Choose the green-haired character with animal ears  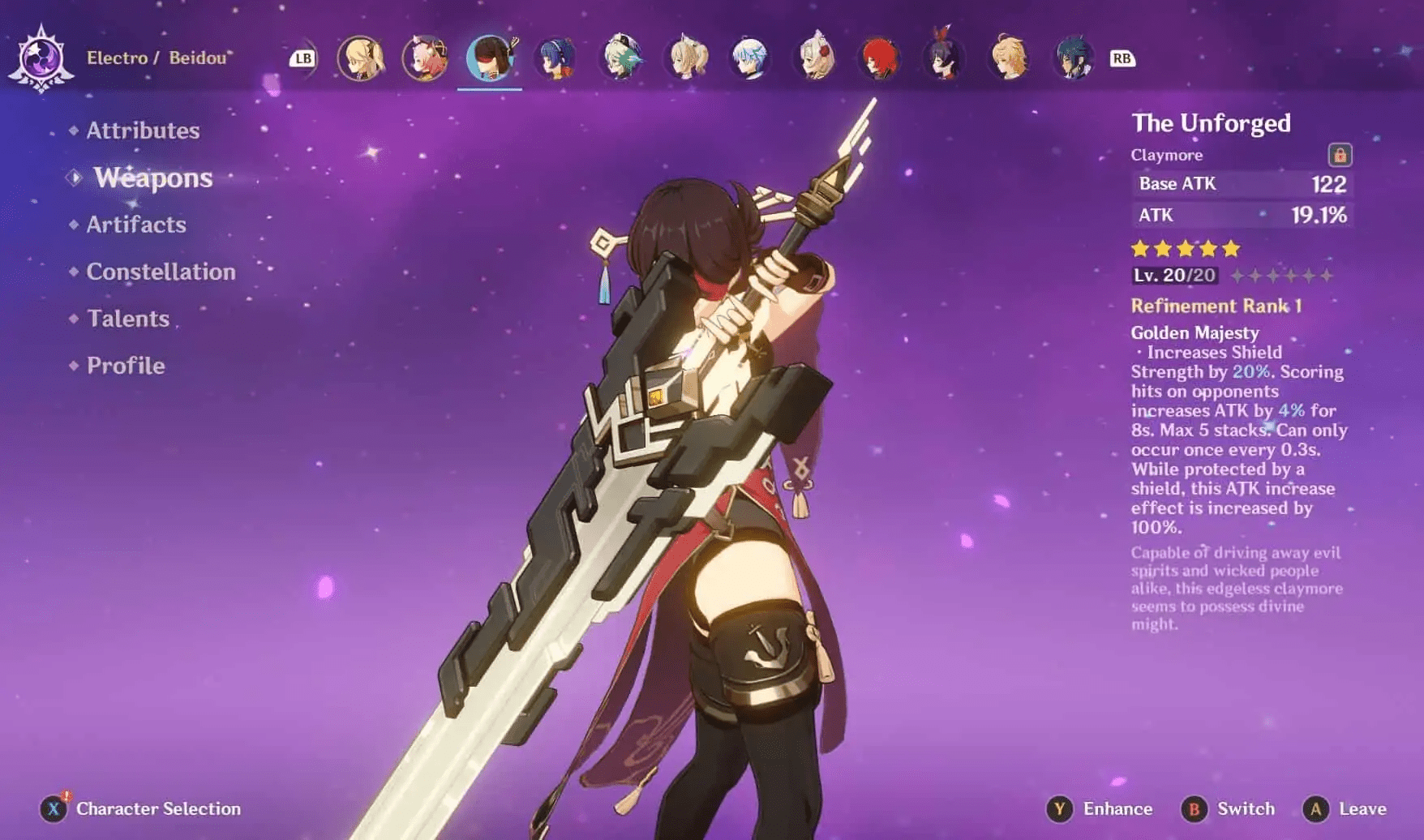(621, 58)
